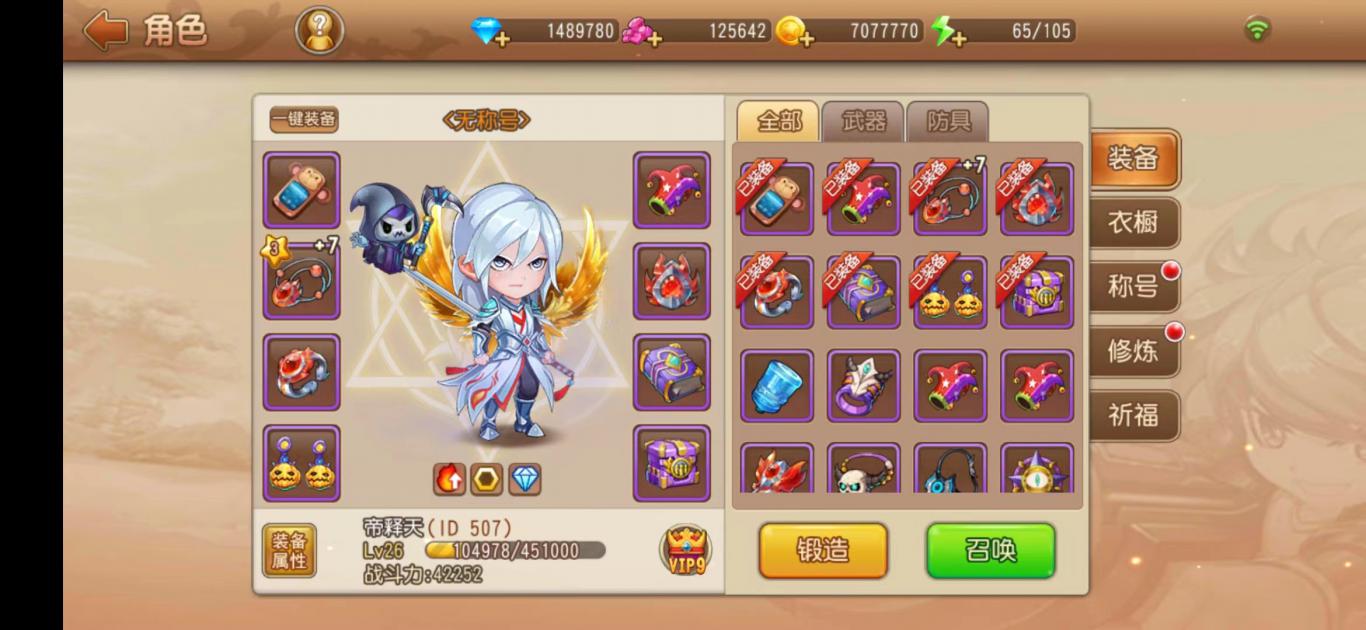Open the help question mark icon

click(x=319, y=31)
